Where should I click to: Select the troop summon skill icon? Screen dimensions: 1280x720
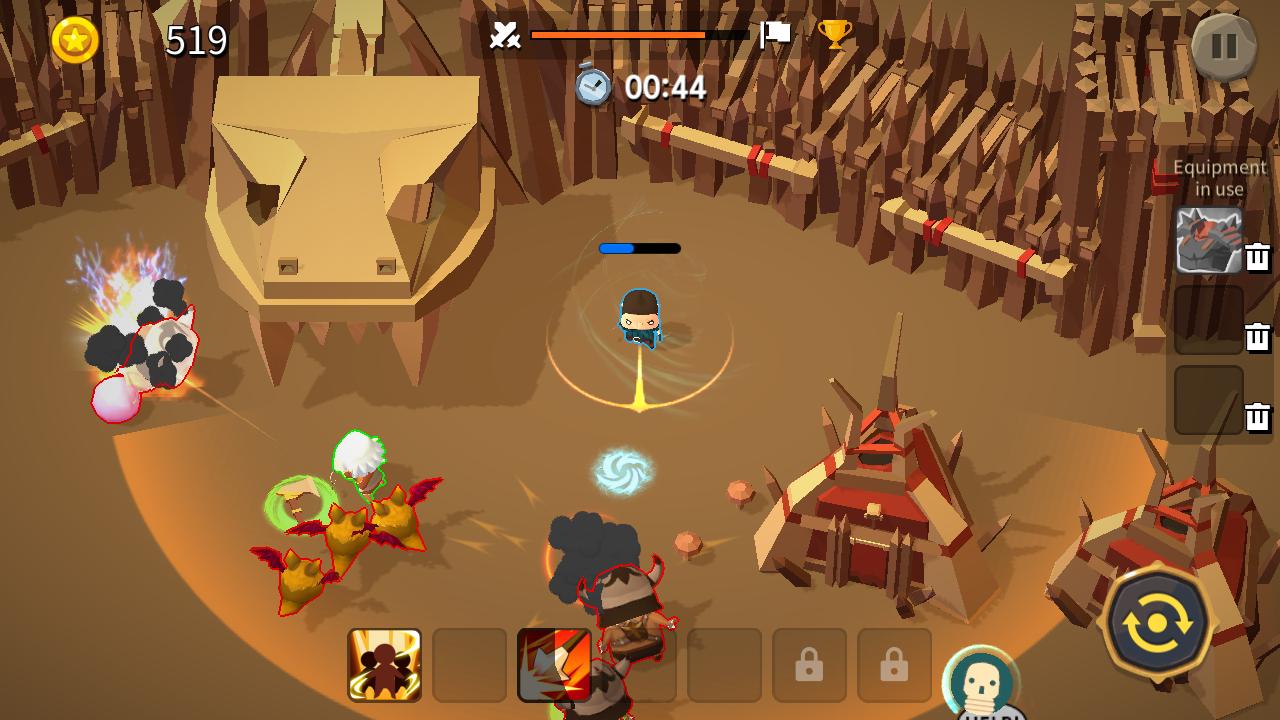click(384, 666)
